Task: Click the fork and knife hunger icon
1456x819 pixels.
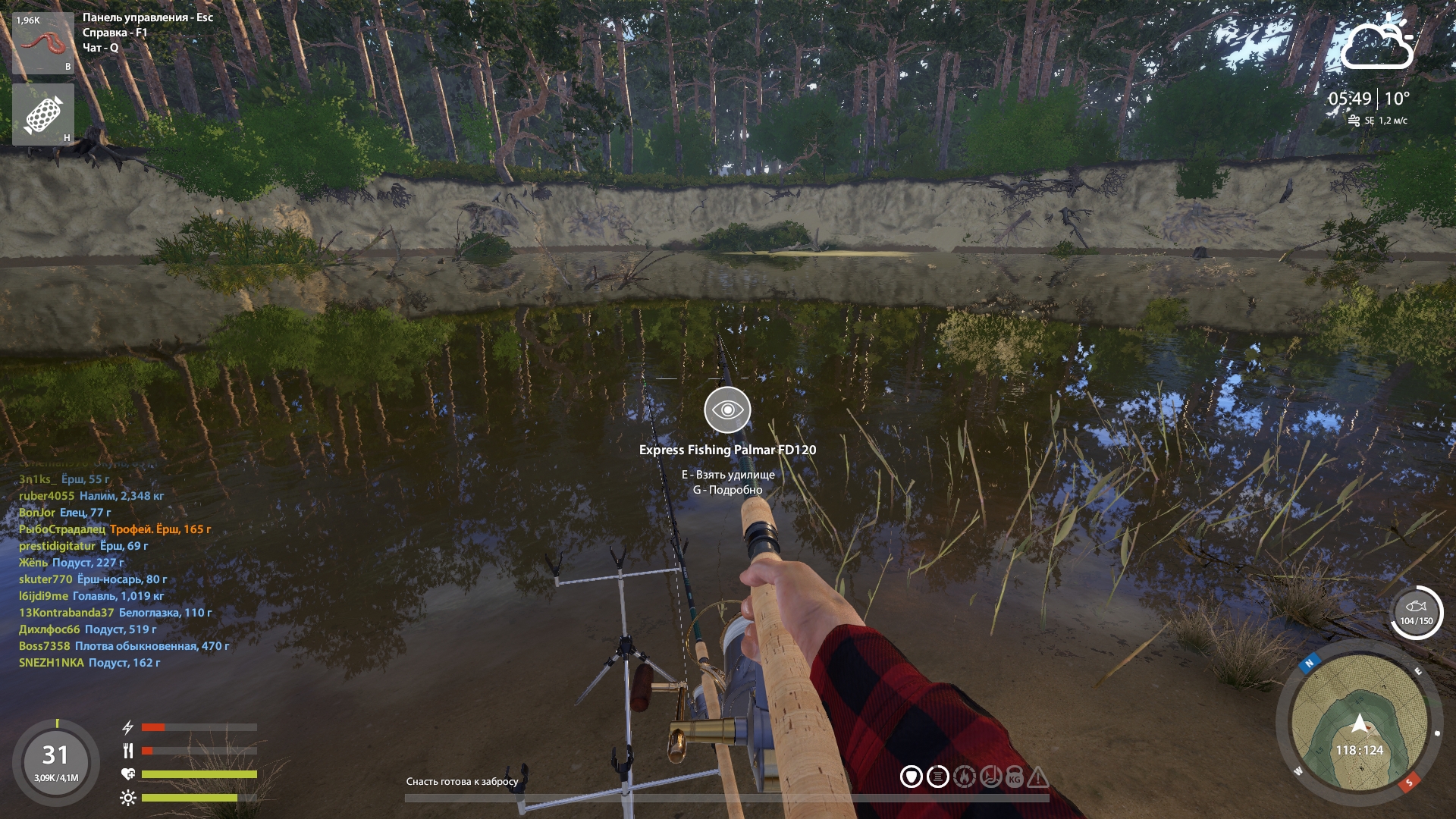Action: click(127, 751)
